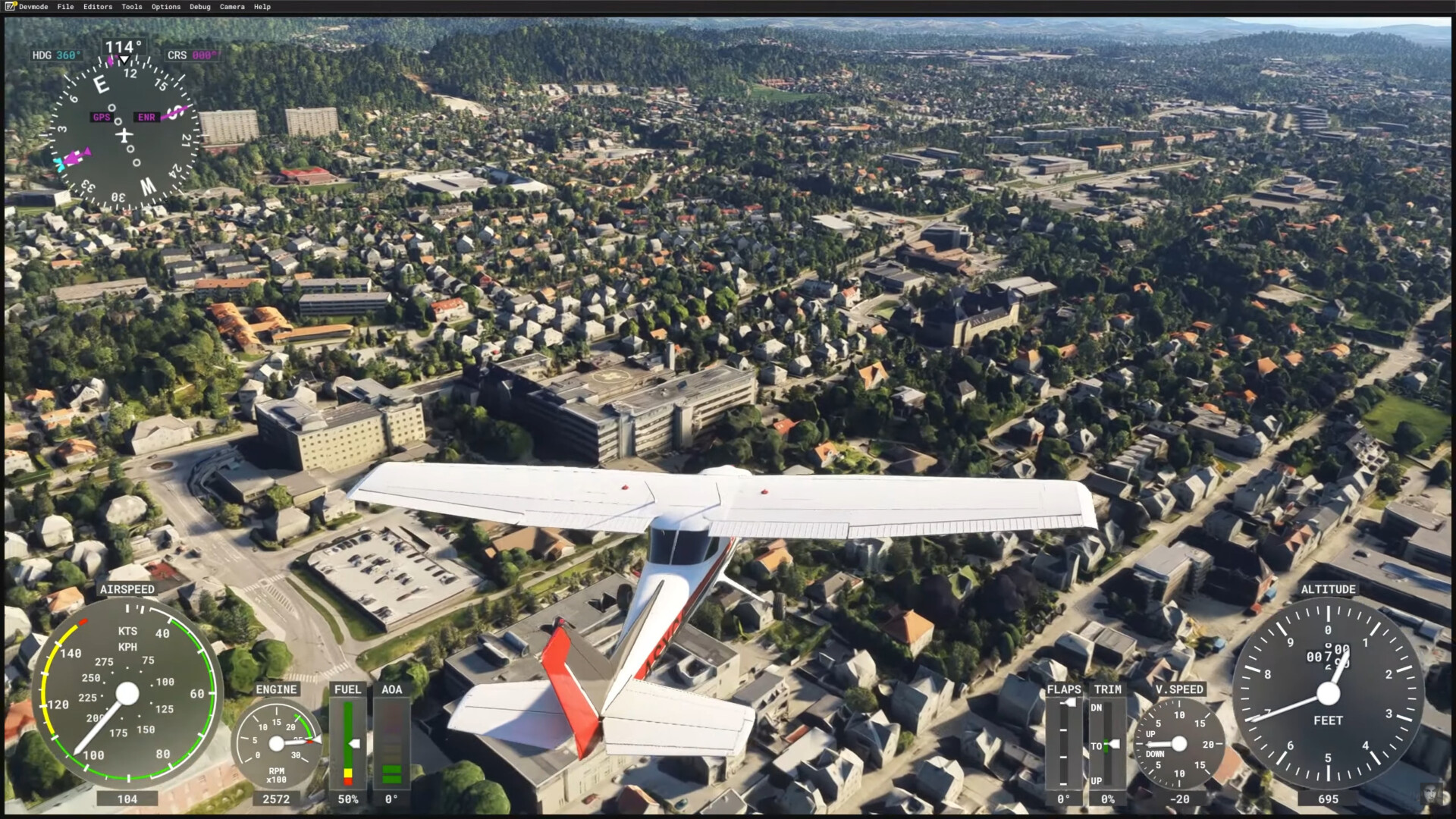Open the File menu
The image size is (1456, 819).
[66, 7]
